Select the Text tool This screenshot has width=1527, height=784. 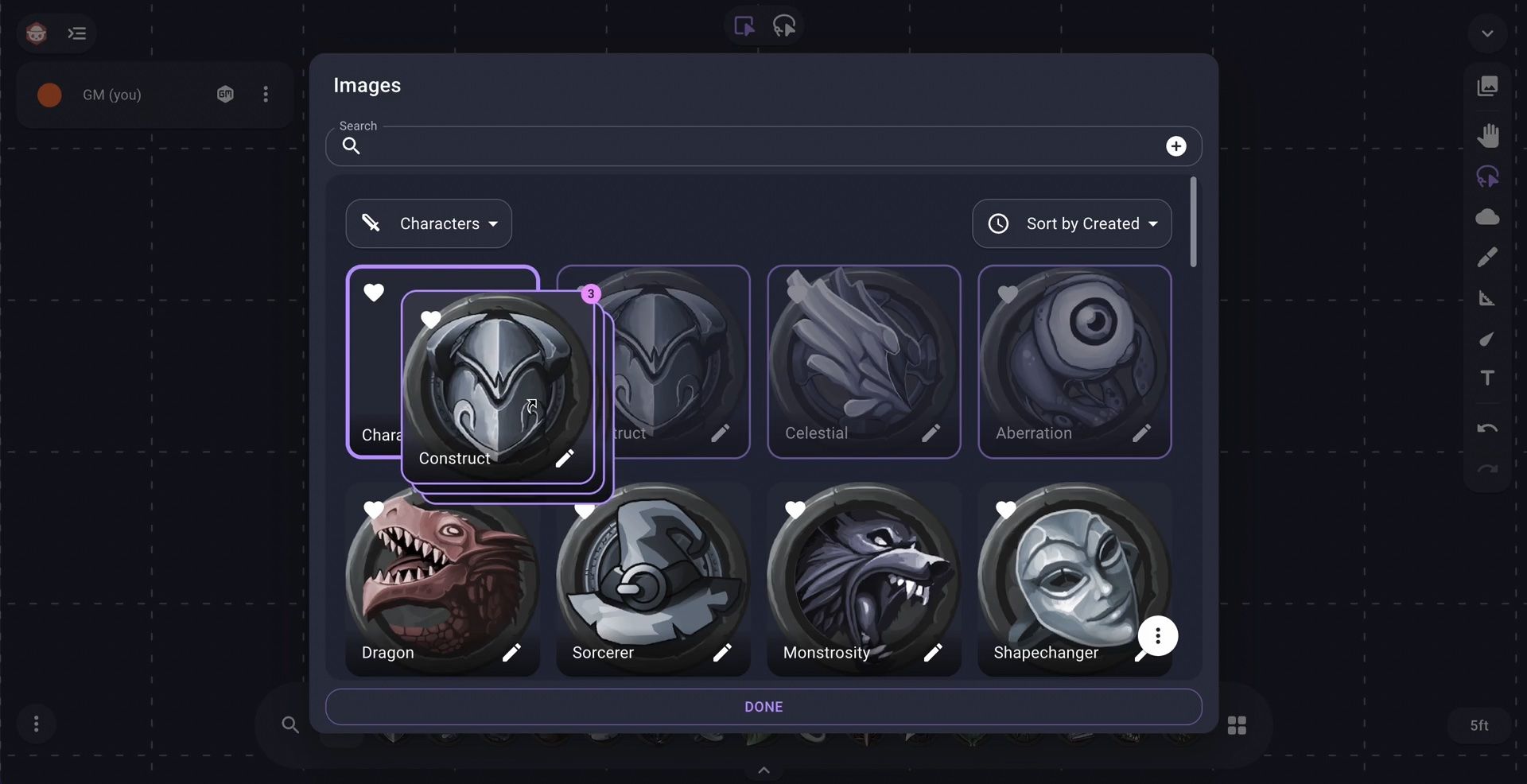tap(1487, 378)
